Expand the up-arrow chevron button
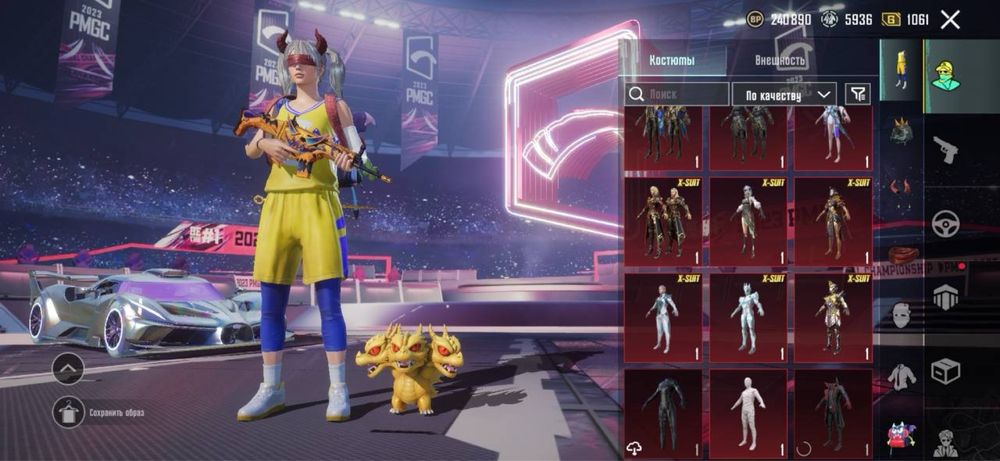1000x461 pixels. (69, 368)
